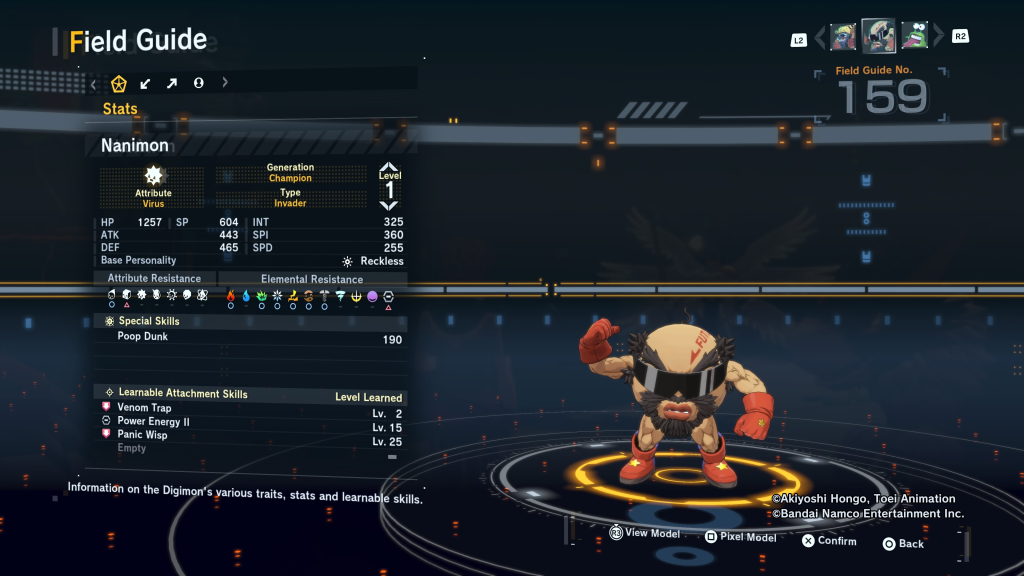Show the green Numemon portrait thumbnail
Image resolution: width=1024 pixels, height=576 pixels.
tap(914, 37)
